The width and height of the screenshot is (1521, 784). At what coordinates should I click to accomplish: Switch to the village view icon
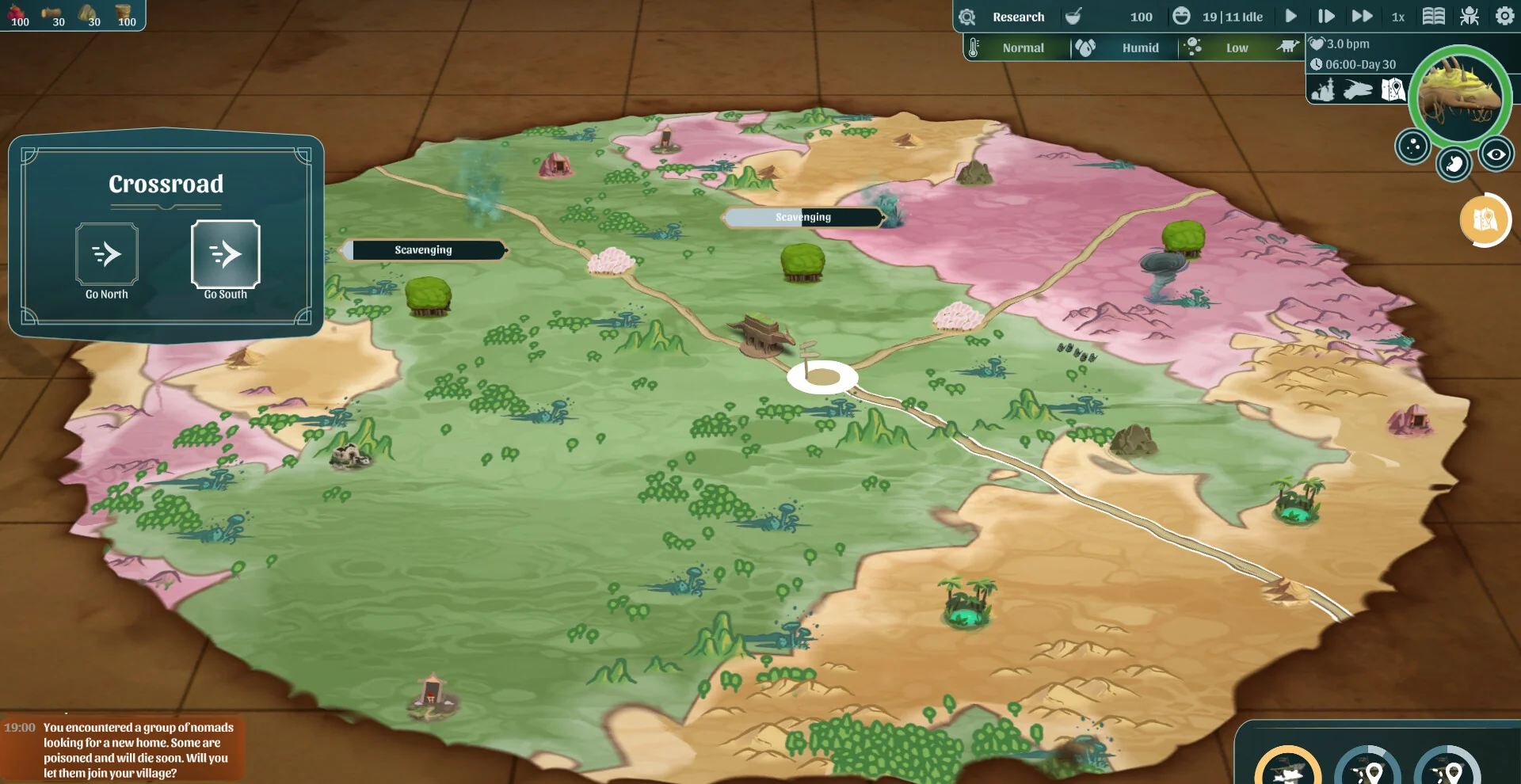(1322, 90)
